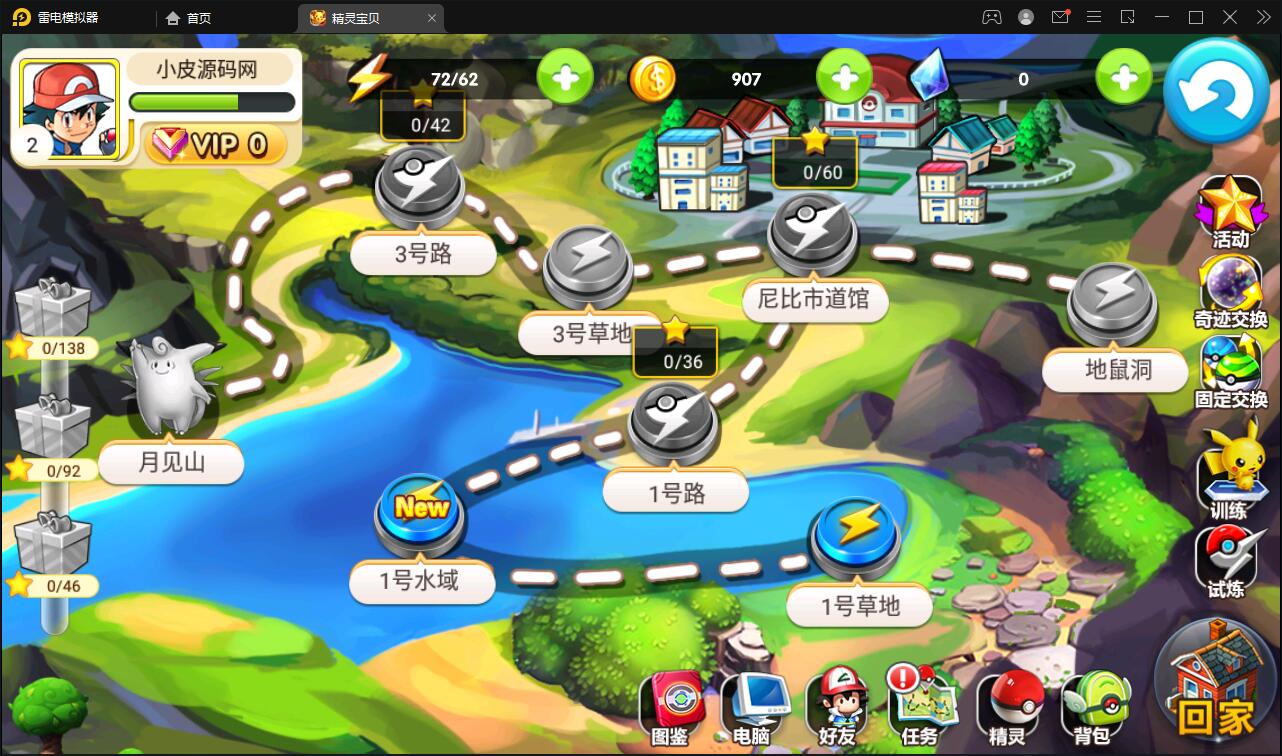Open the 地鼠洞 stage node
1282x756 pixels.
coord(1111,300)
